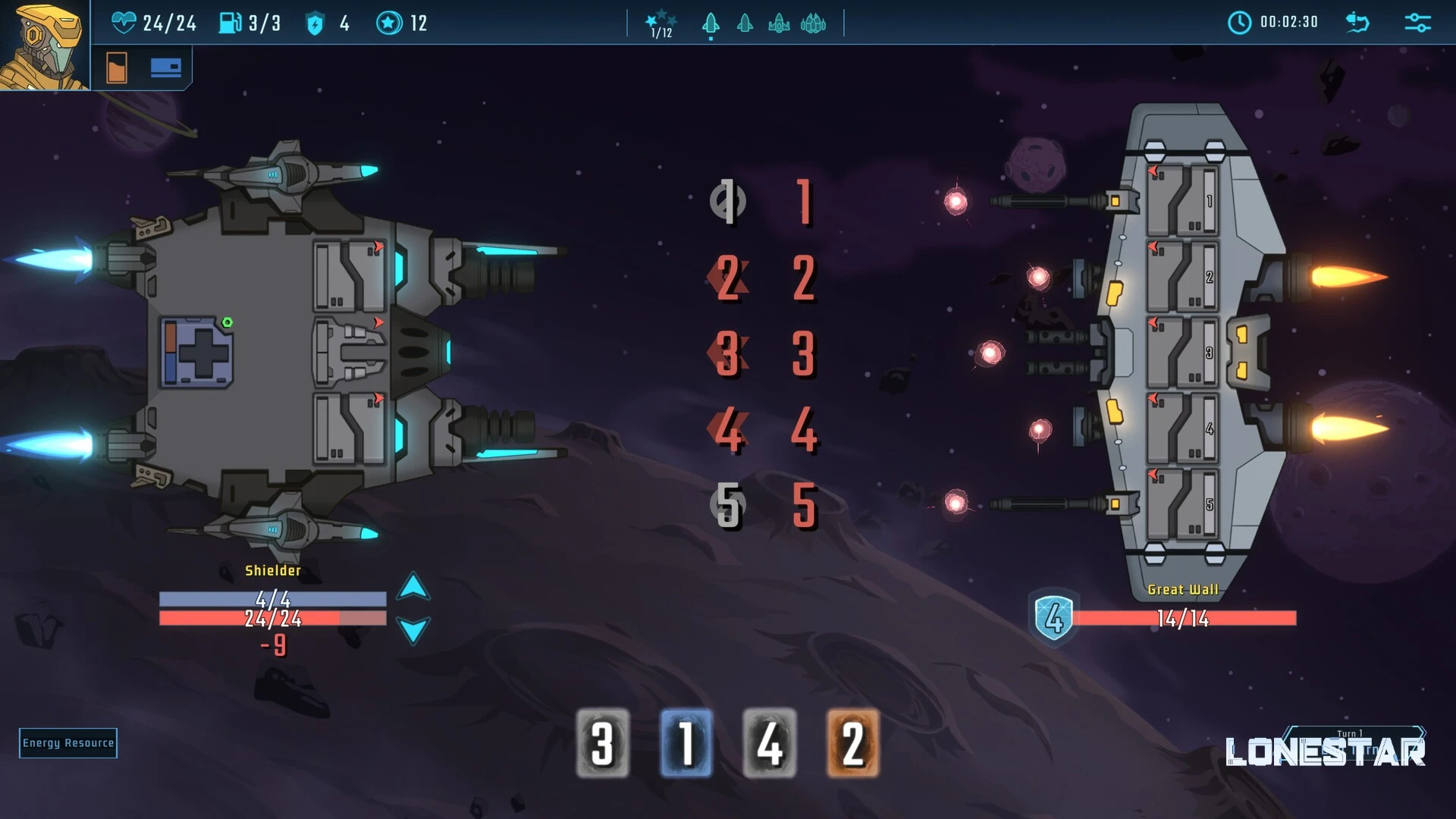Viewport: 1456px width, 819px height.
Task: Pick the blue energy card numbered 1
Action: point(686,743)
